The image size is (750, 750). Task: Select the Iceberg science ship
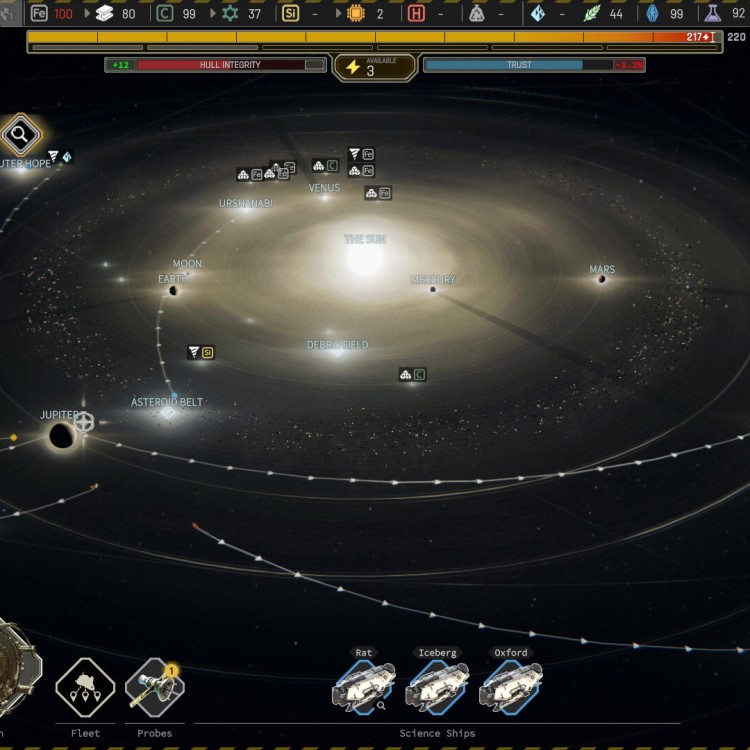pyautogui.click(x=437, y=686)
